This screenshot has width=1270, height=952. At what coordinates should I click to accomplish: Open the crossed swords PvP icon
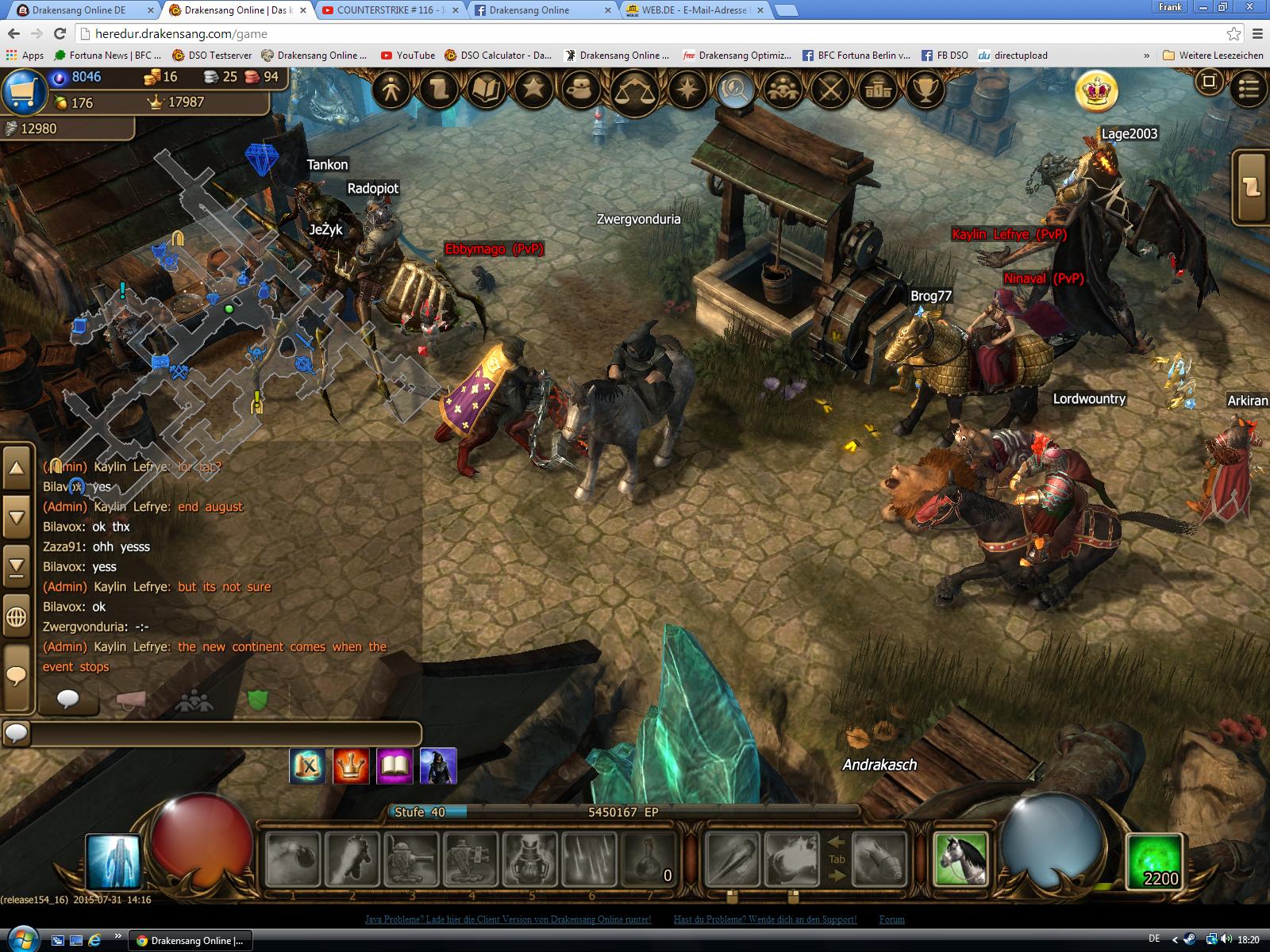tap(830, 90)
